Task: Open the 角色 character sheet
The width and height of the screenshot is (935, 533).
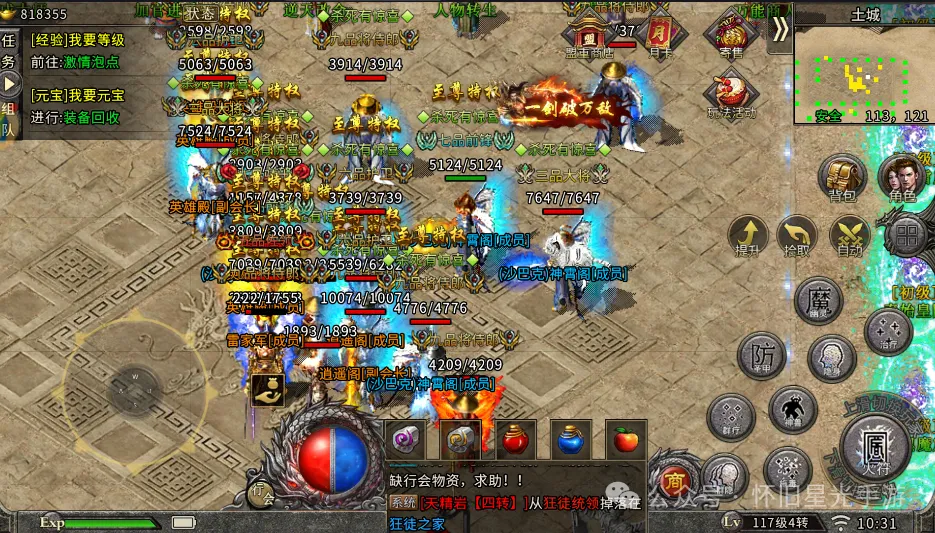Action: click(x=902, y=178)
